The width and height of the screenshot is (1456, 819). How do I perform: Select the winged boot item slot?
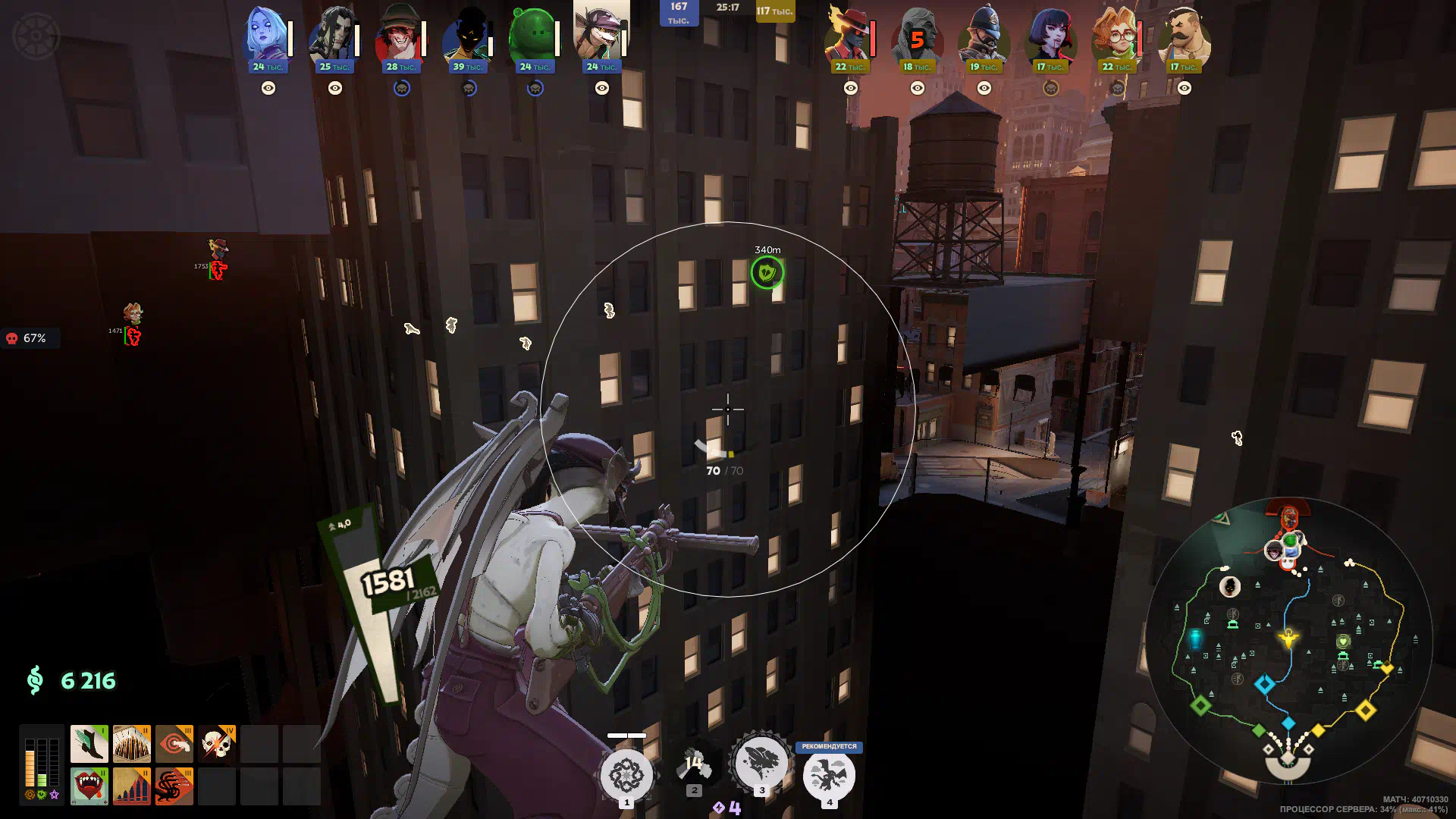point(89,744)
